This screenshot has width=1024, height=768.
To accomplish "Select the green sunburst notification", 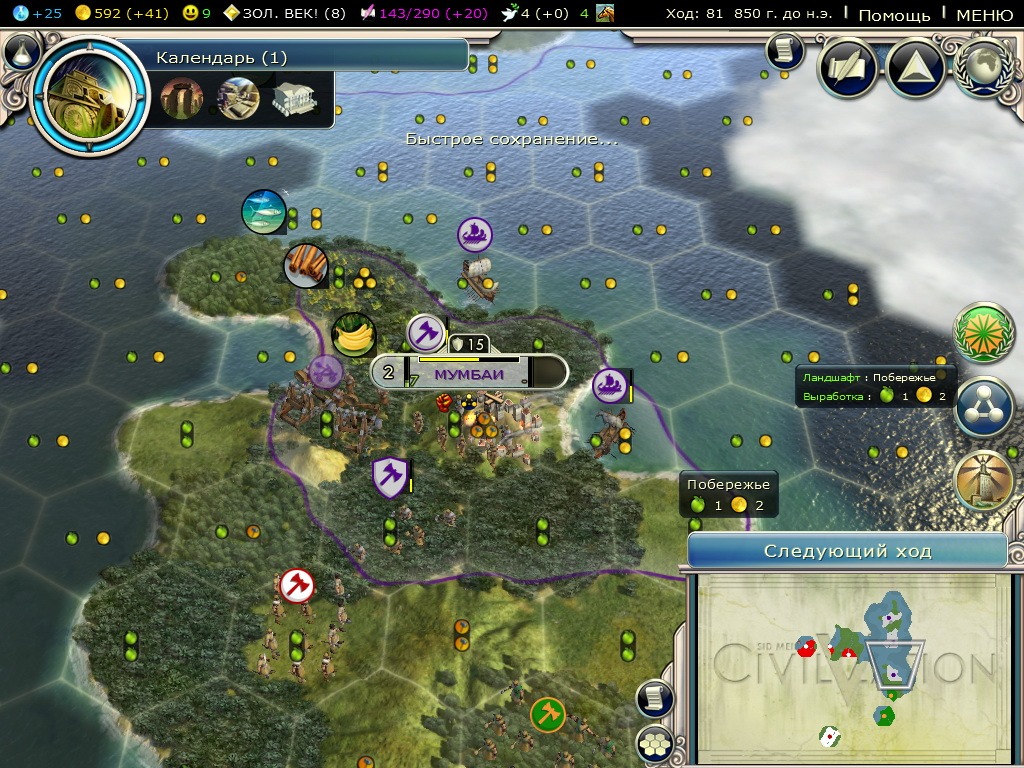I will (983, 332).
